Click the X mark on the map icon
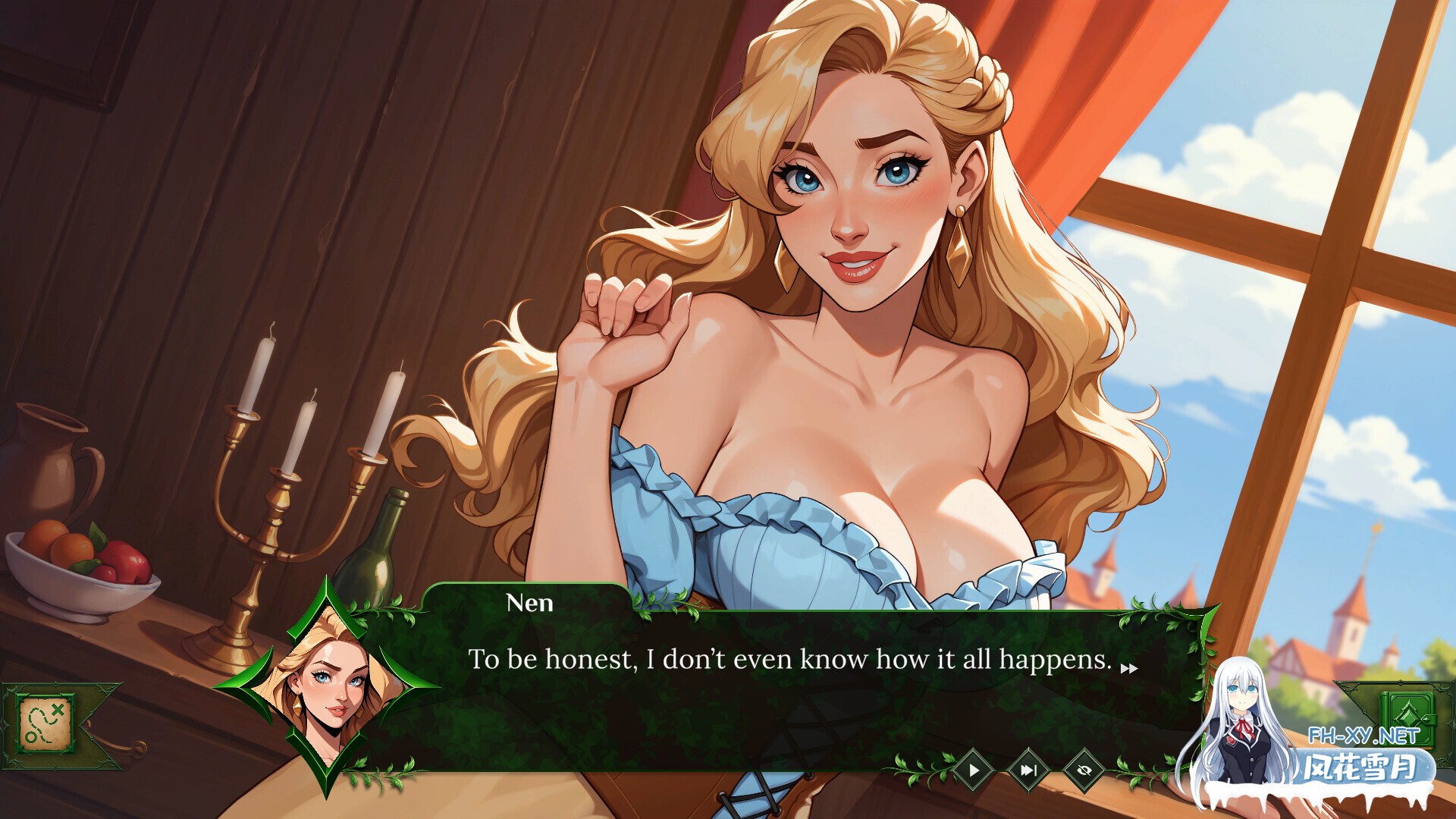The height and width of the screenshot is (819, 1456). [x=58, y=710]
